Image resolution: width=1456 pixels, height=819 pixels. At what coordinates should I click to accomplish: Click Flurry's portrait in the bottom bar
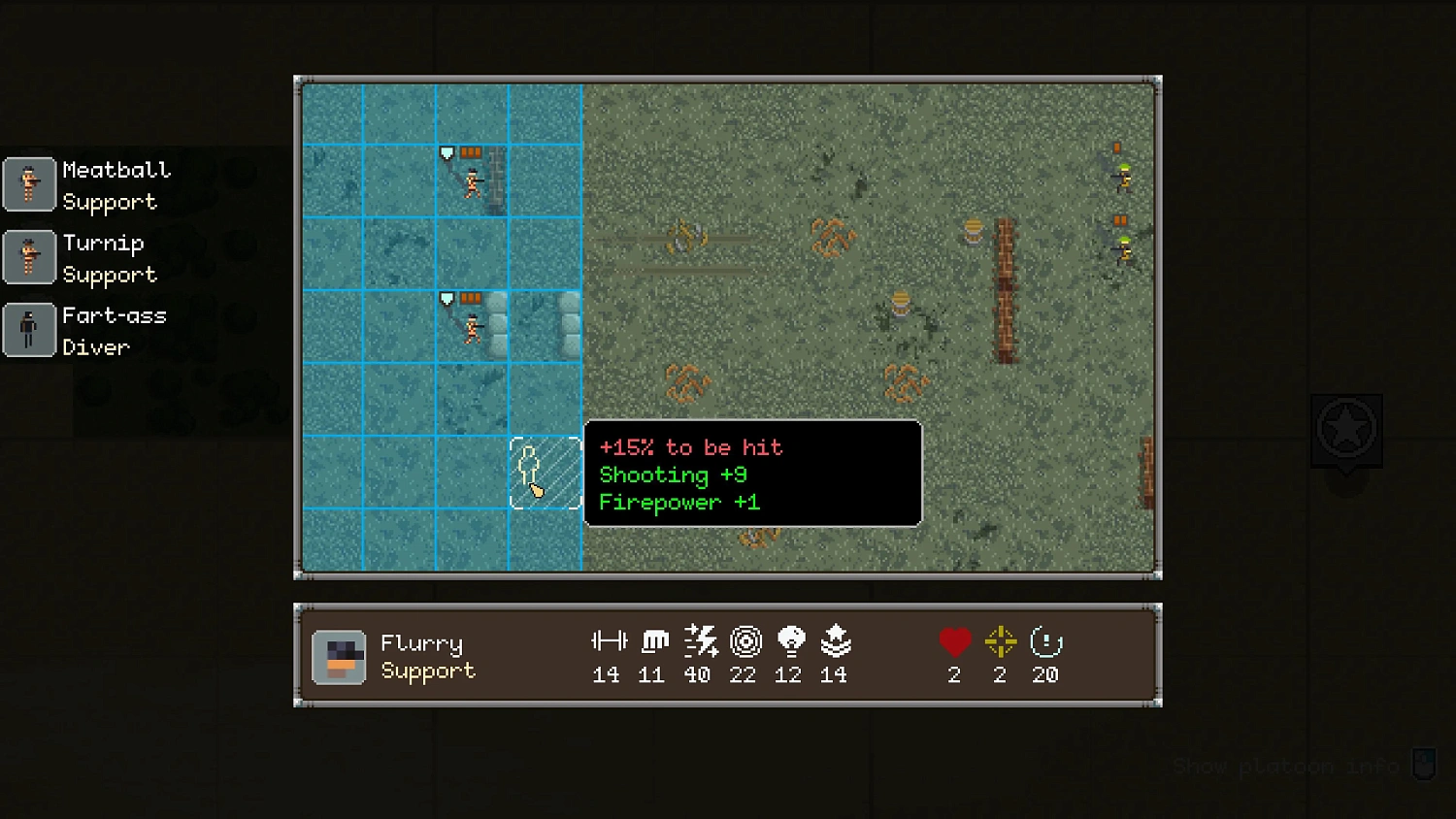pyautogui.click(x=338, y=657)
